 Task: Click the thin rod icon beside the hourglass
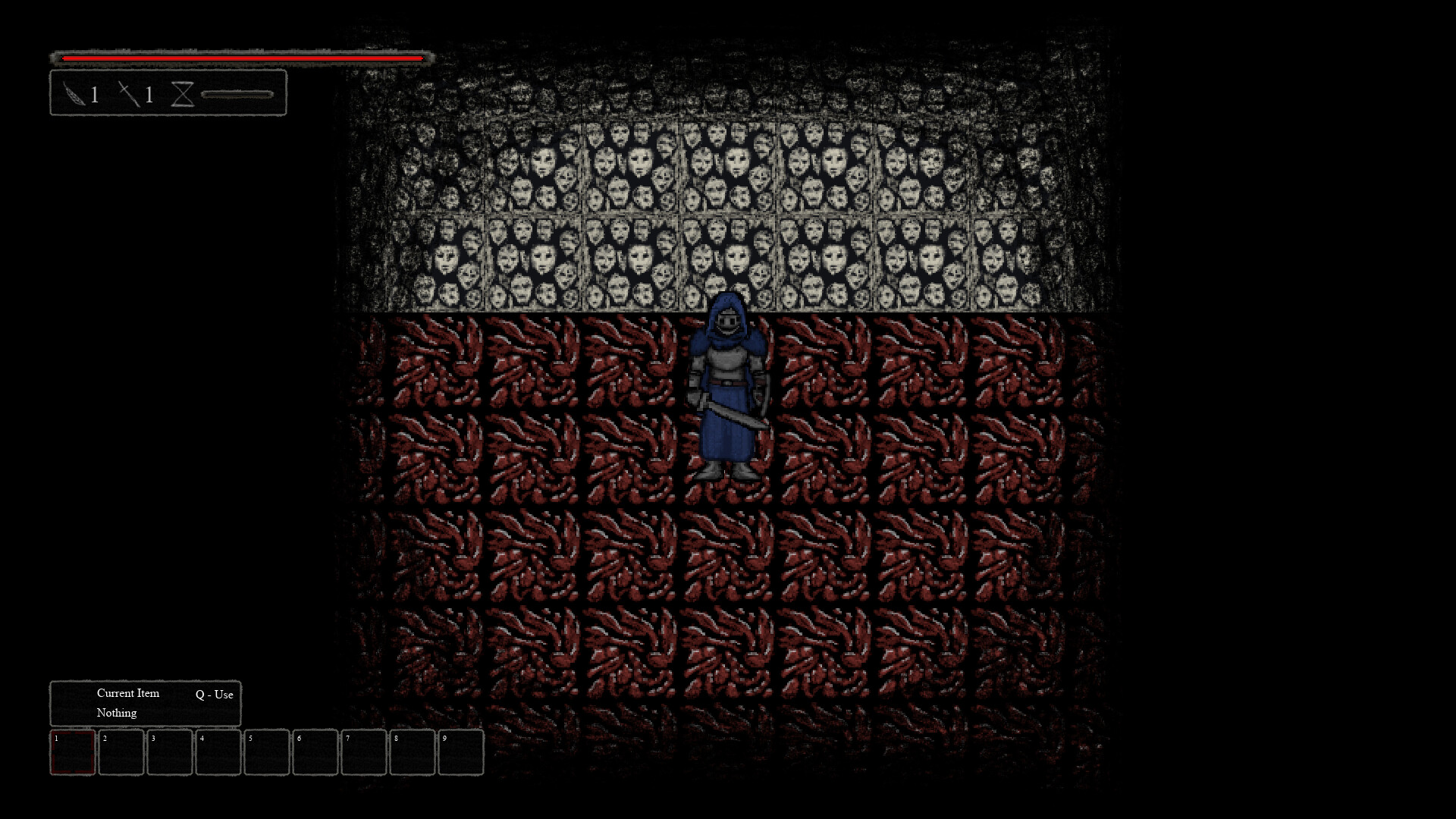tap(237, 94)
